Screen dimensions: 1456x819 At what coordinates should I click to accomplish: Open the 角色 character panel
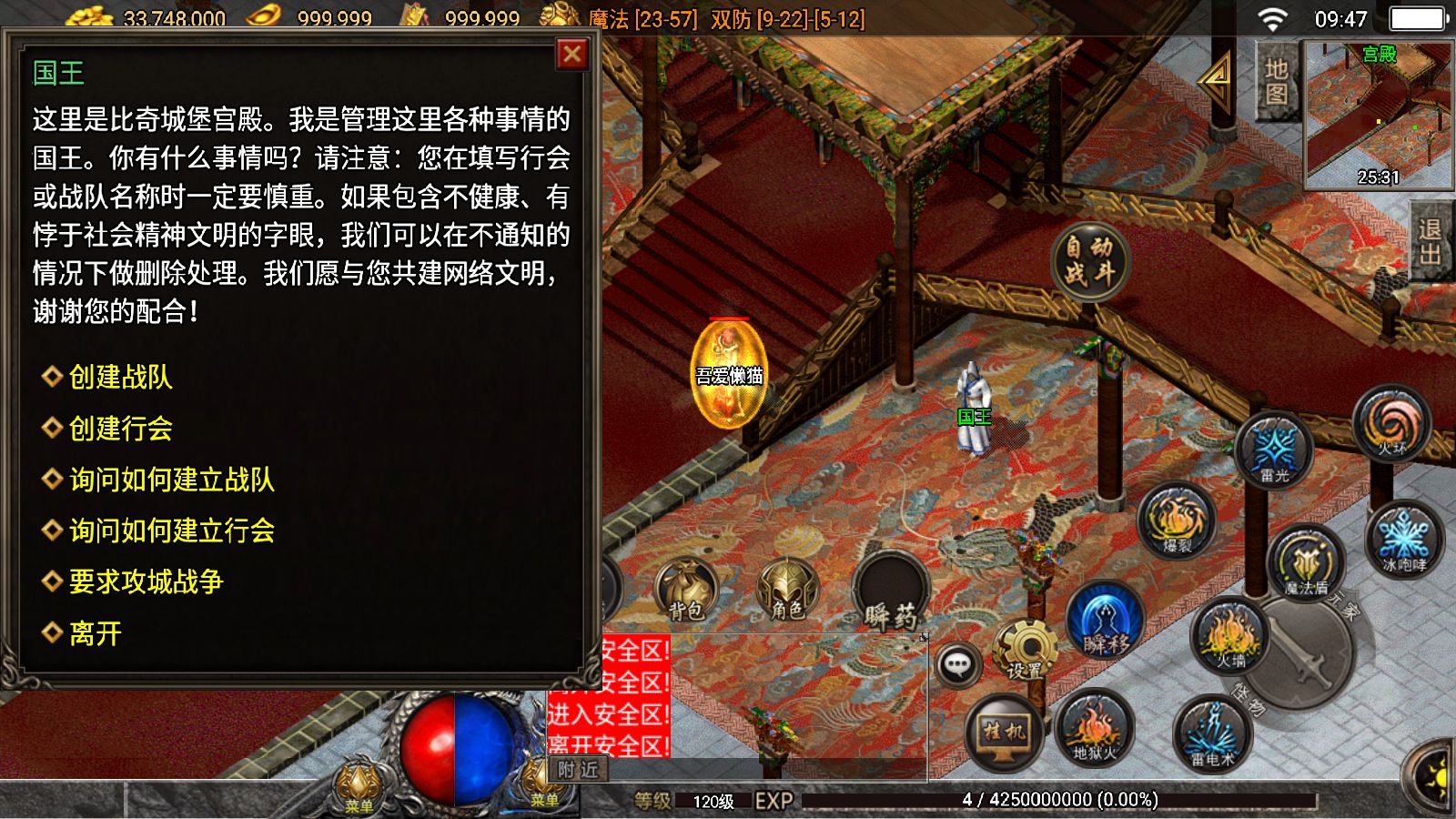point(790,590)
